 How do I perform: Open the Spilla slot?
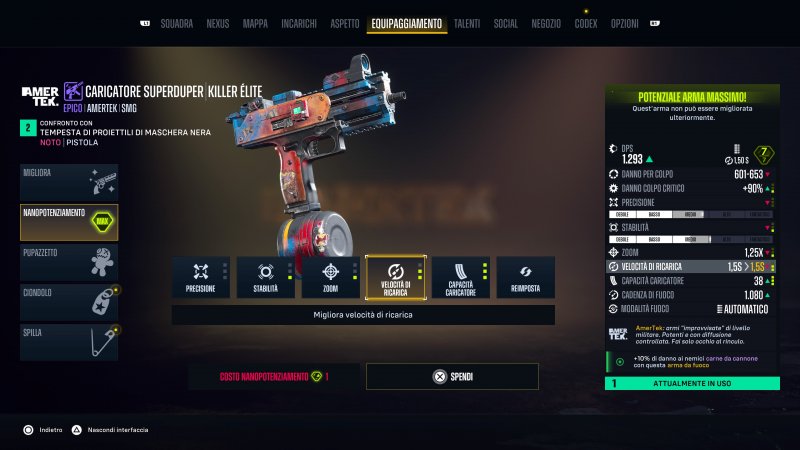69,342
